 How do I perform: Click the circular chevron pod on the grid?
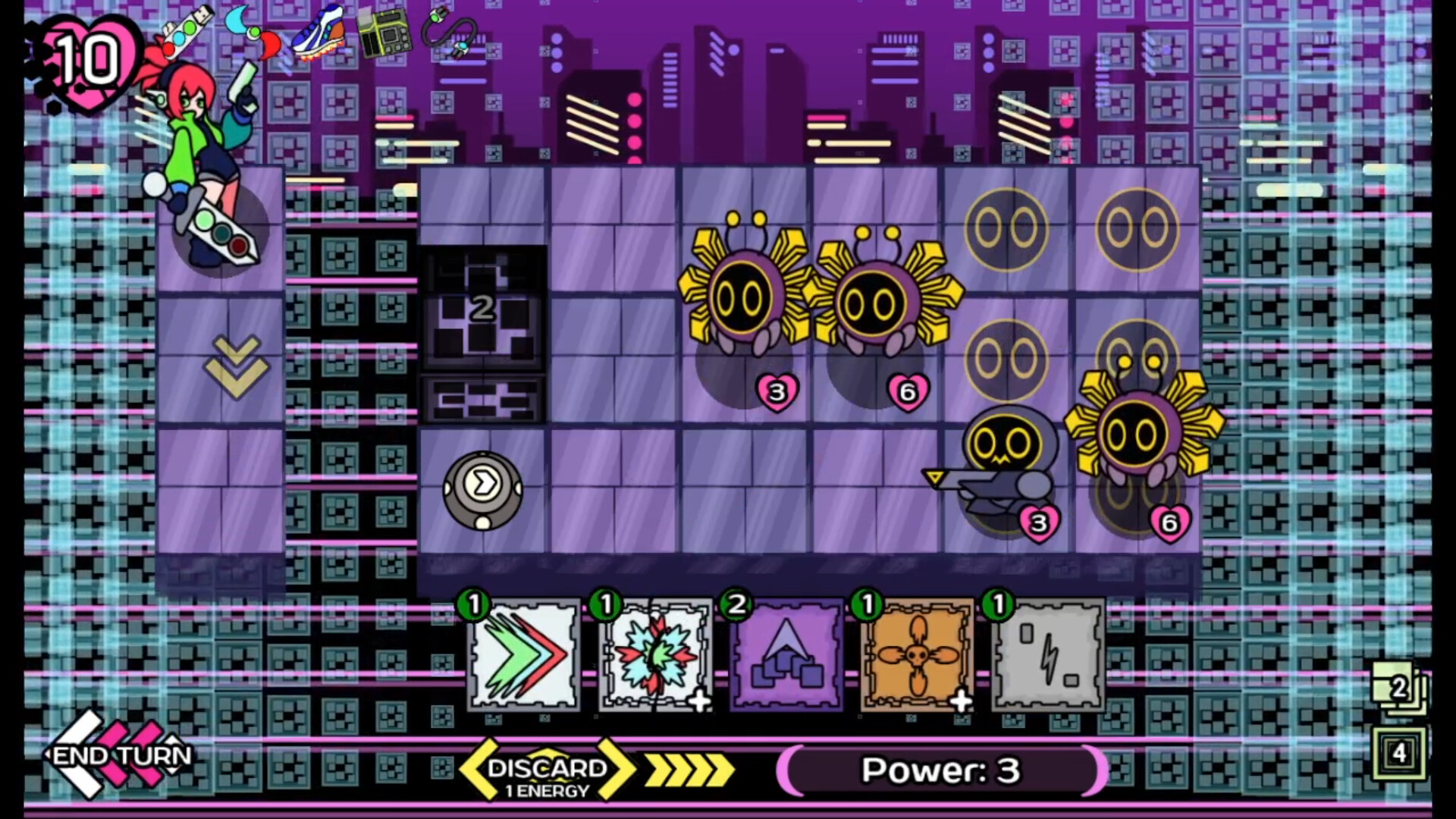click(x=481, y=489)
